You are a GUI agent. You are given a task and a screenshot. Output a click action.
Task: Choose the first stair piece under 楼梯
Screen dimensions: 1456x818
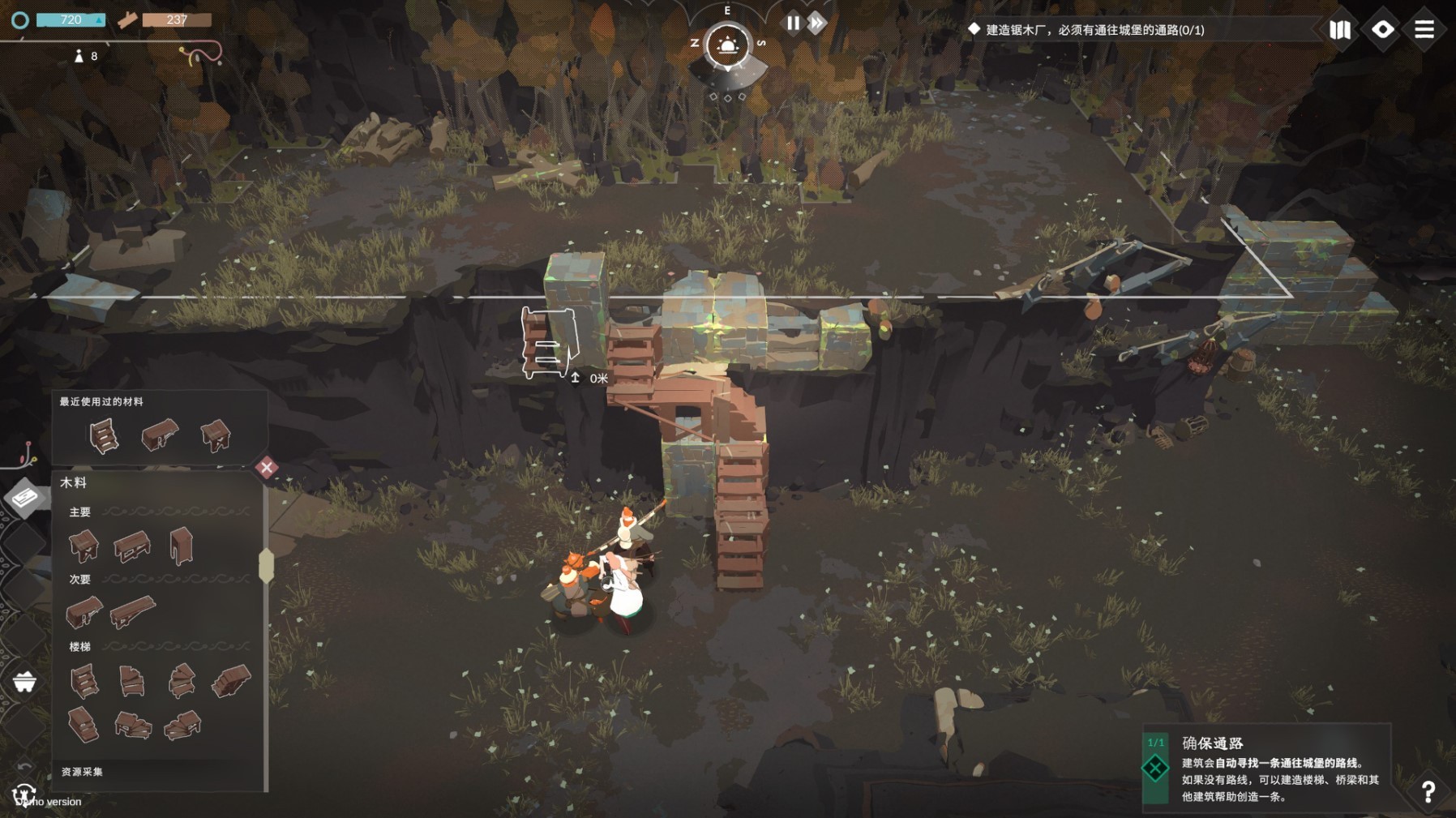pos(84,680)
